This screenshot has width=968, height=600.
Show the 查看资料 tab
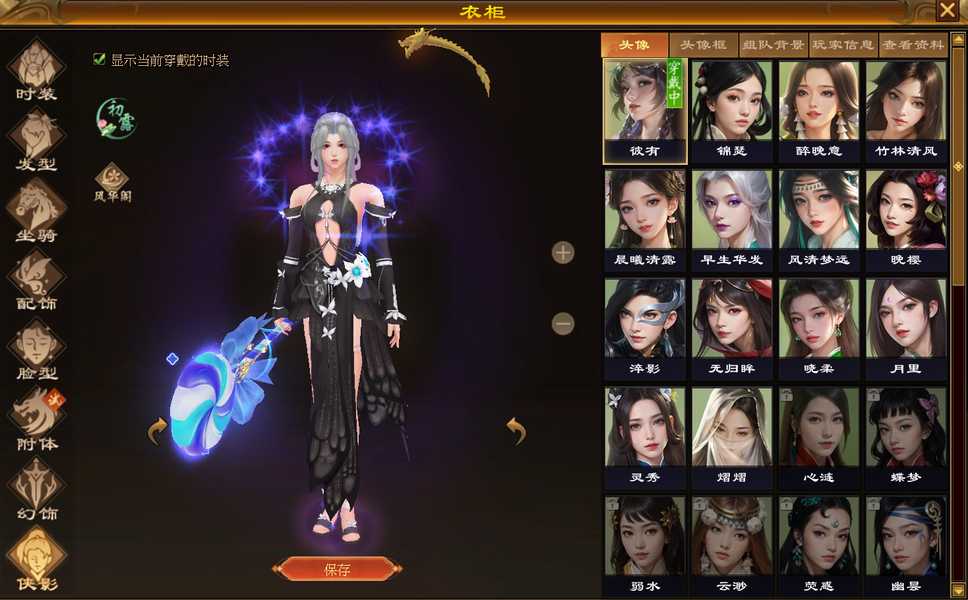[913, 45]
